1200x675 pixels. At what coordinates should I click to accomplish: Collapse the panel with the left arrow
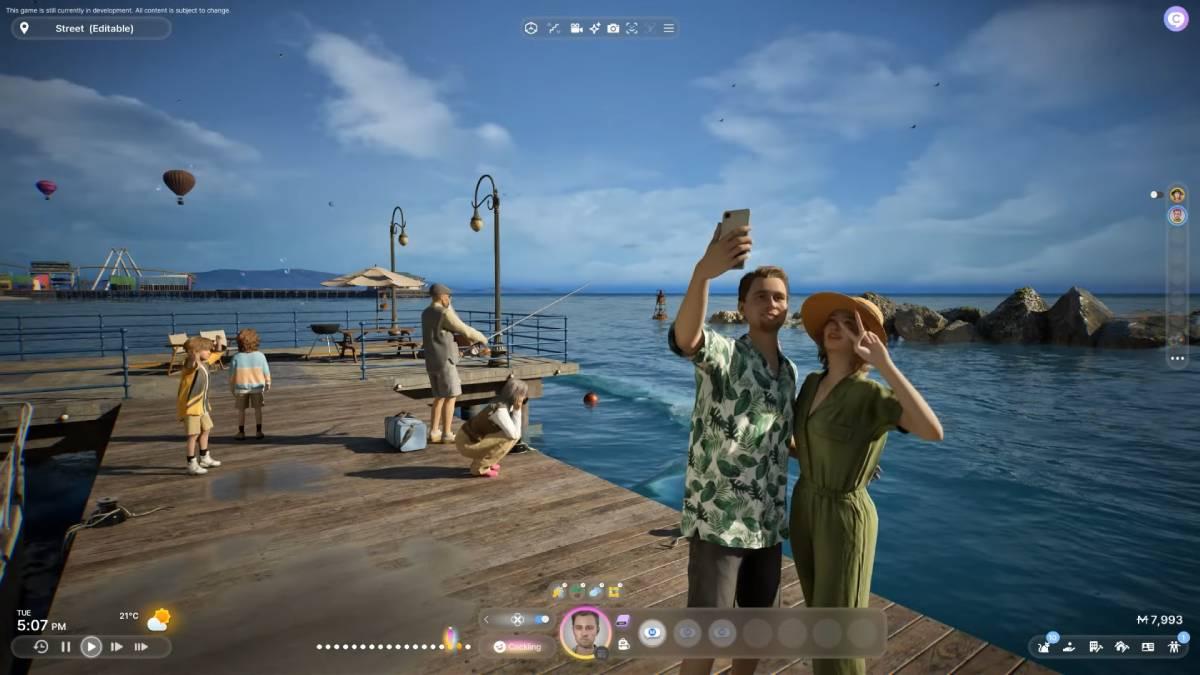[x=487, y=620]
